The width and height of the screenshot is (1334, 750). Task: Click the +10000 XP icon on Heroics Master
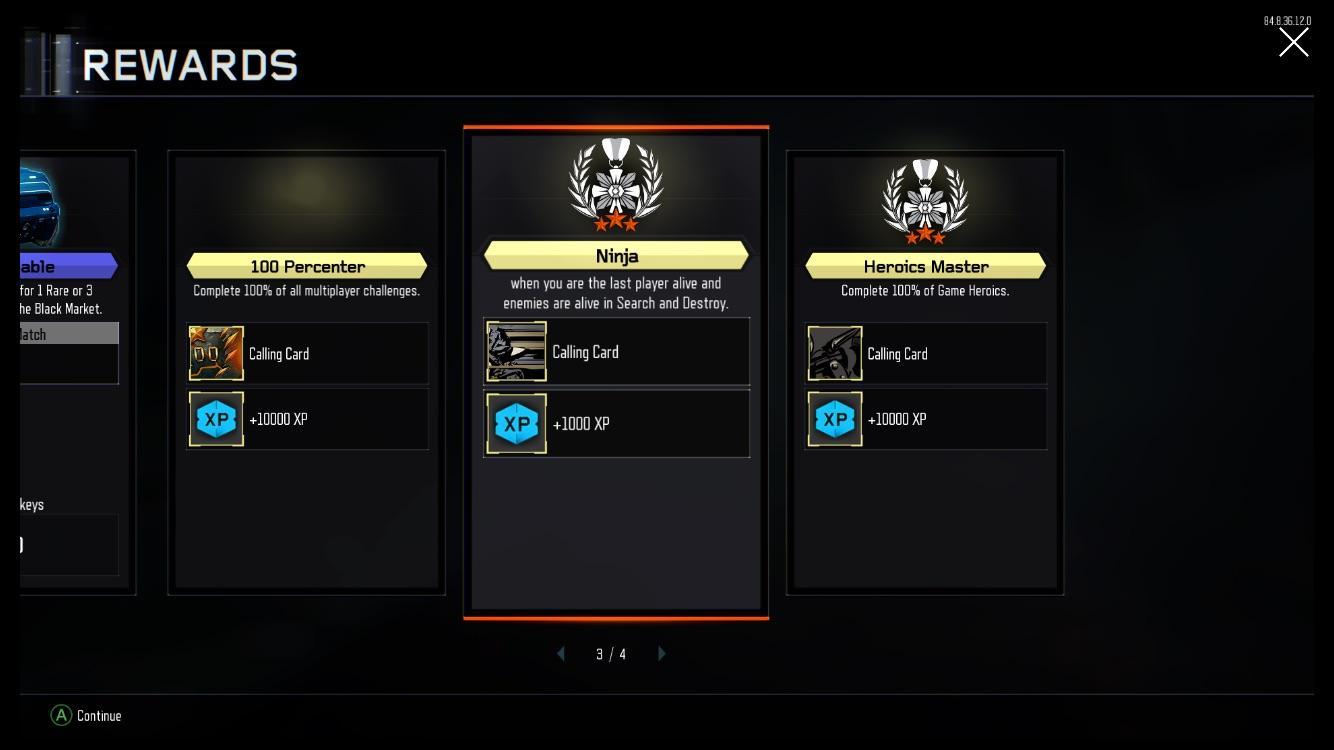pos(834,418)
